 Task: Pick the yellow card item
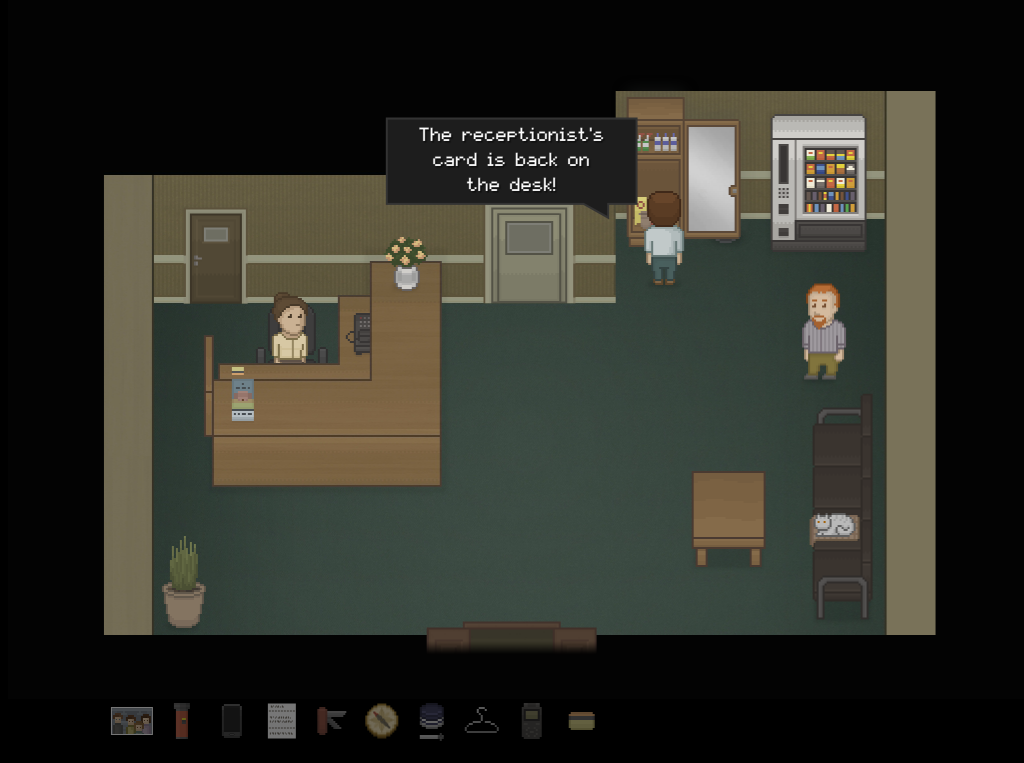pyautogui.click(x=581, y=721)
